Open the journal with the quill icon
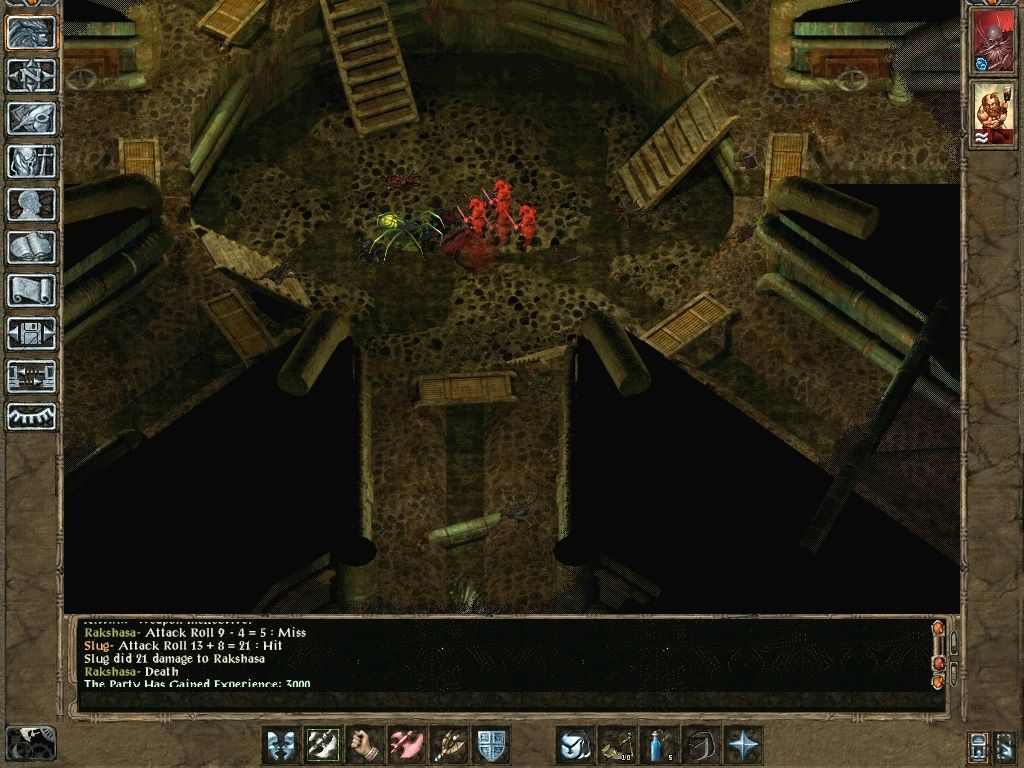This screenshot has width=1024, height=768. tap(31, 118)
